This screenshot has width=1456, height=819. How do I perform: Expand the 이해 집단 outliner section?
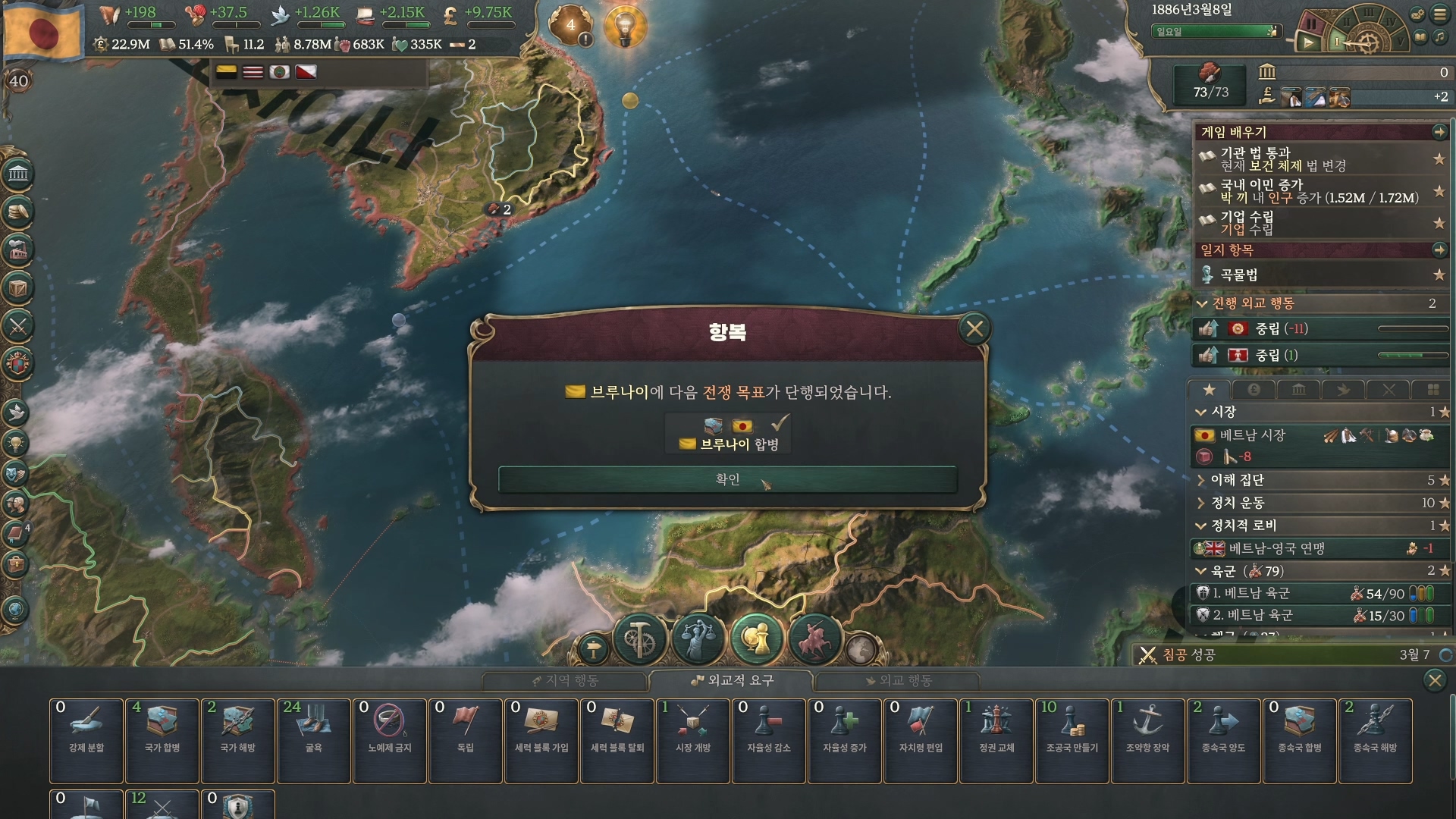point(1237,480)
